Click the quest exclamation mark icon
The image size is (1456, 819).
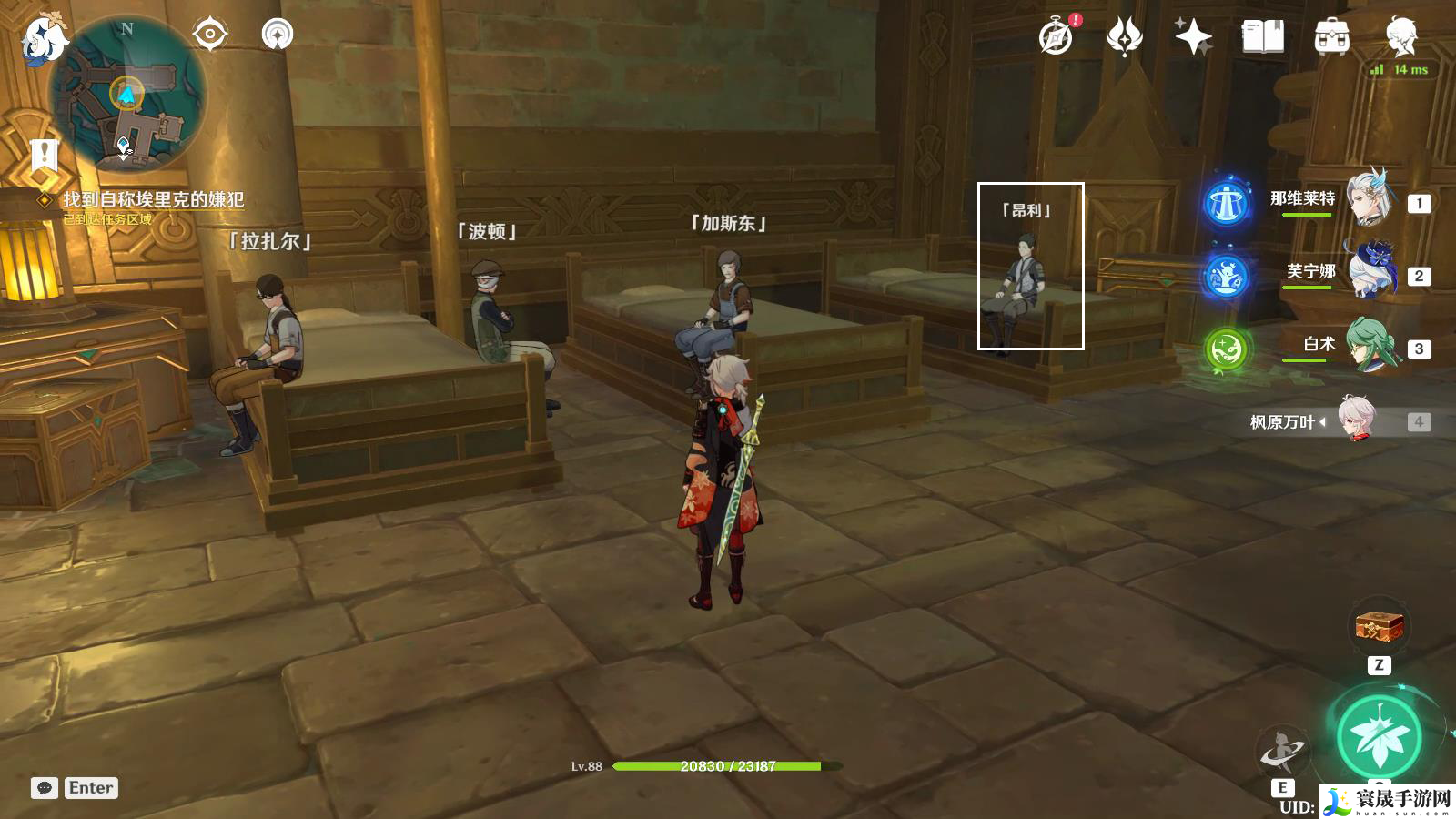(x=44, y=155)
